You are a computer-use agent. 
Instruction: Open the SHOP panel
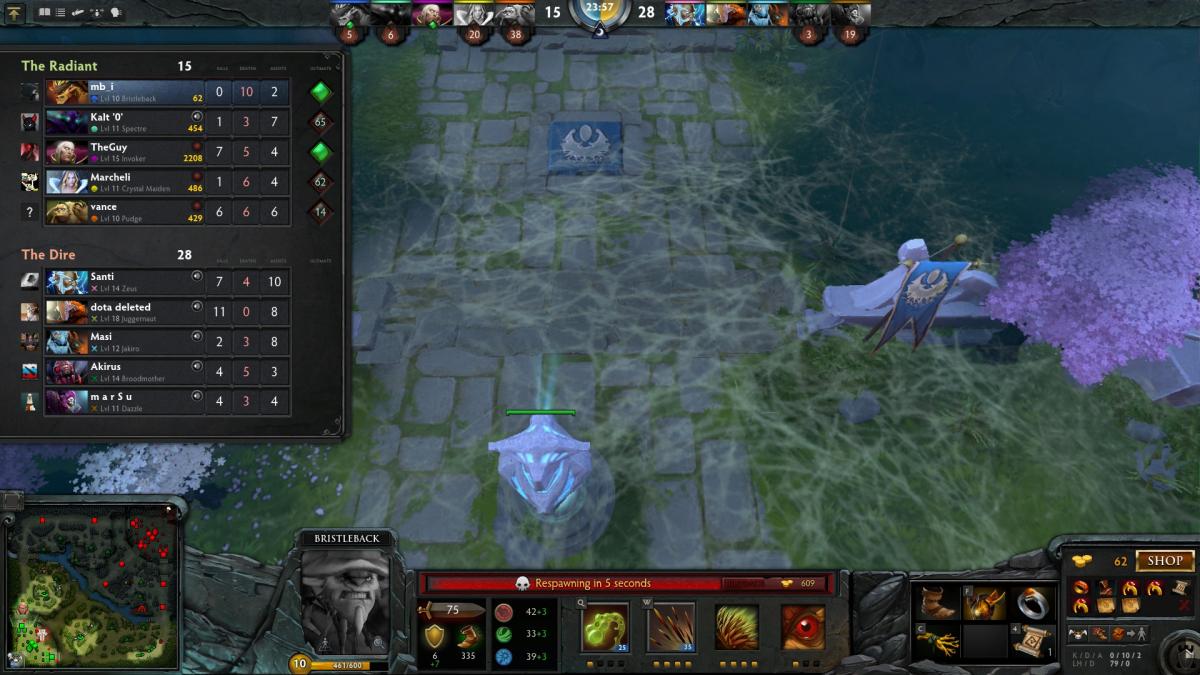[1164, 561]
